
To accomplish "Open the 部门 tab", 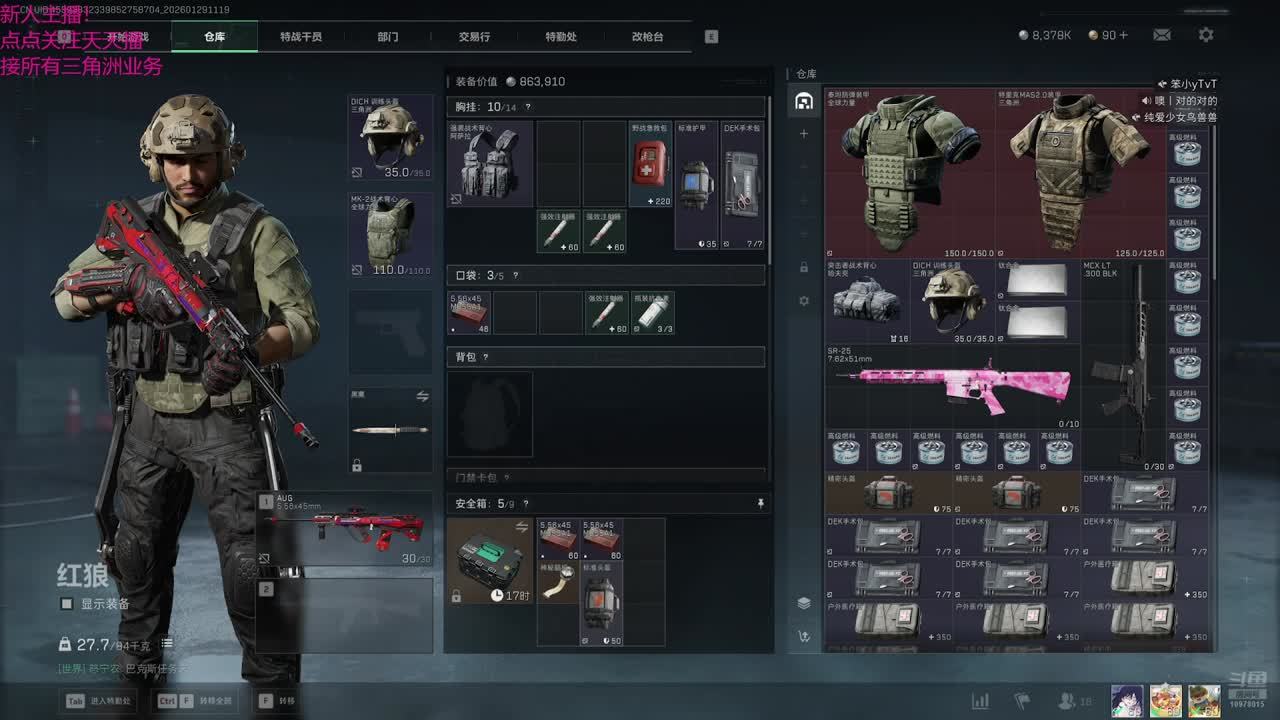I will (x=388, y=37).
